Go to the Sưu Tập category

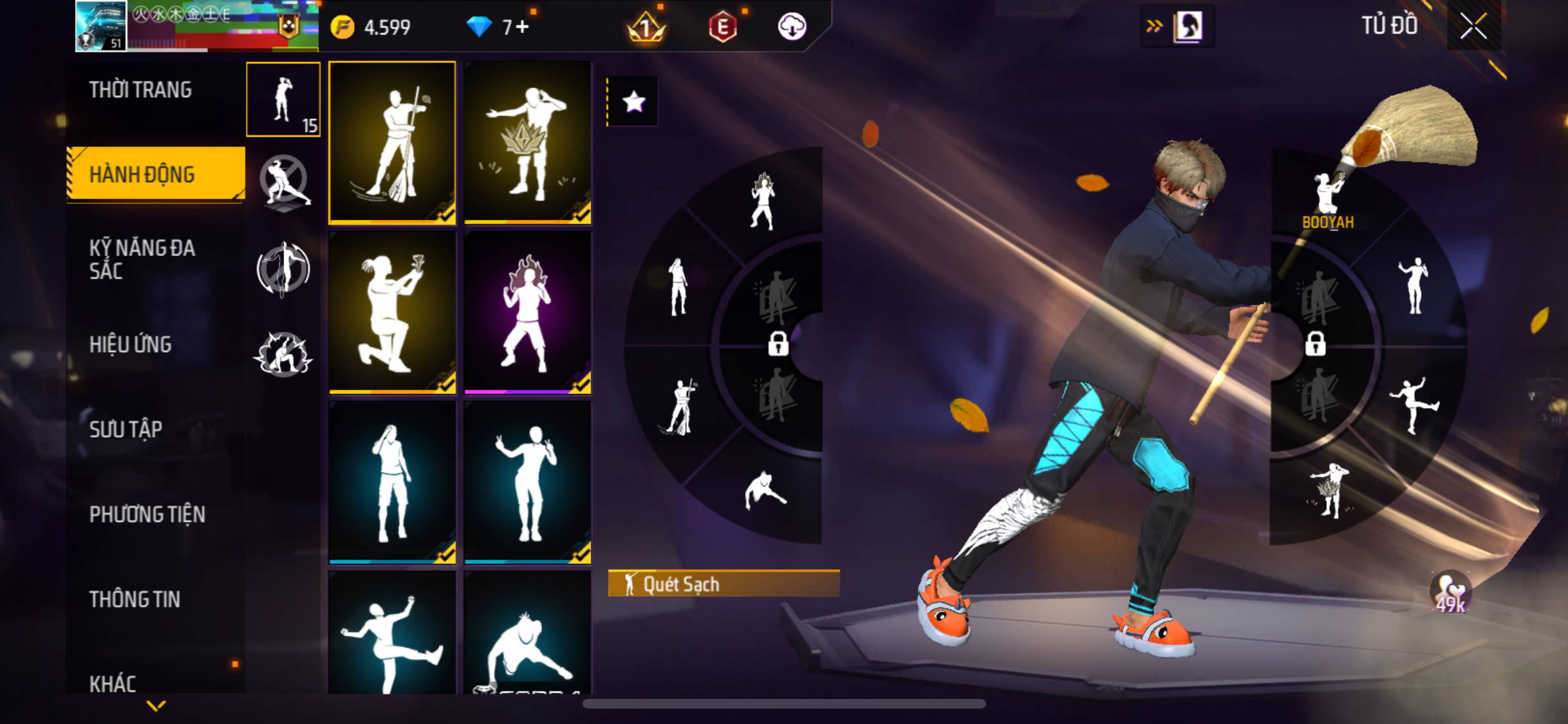pos(126,429)
